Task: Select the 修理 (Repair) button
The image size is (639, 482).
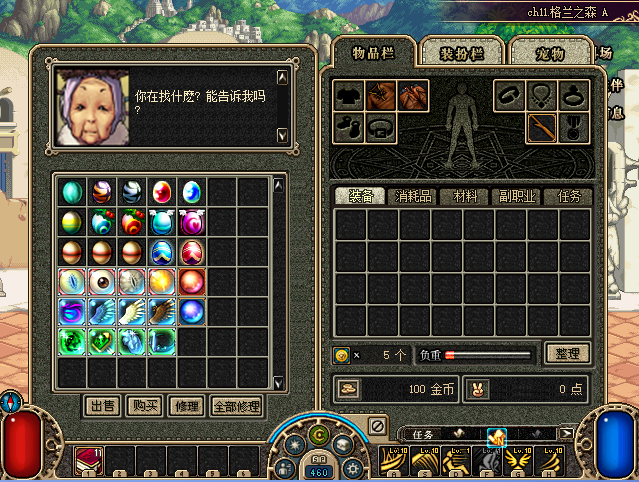Action: tap(185, 407)
